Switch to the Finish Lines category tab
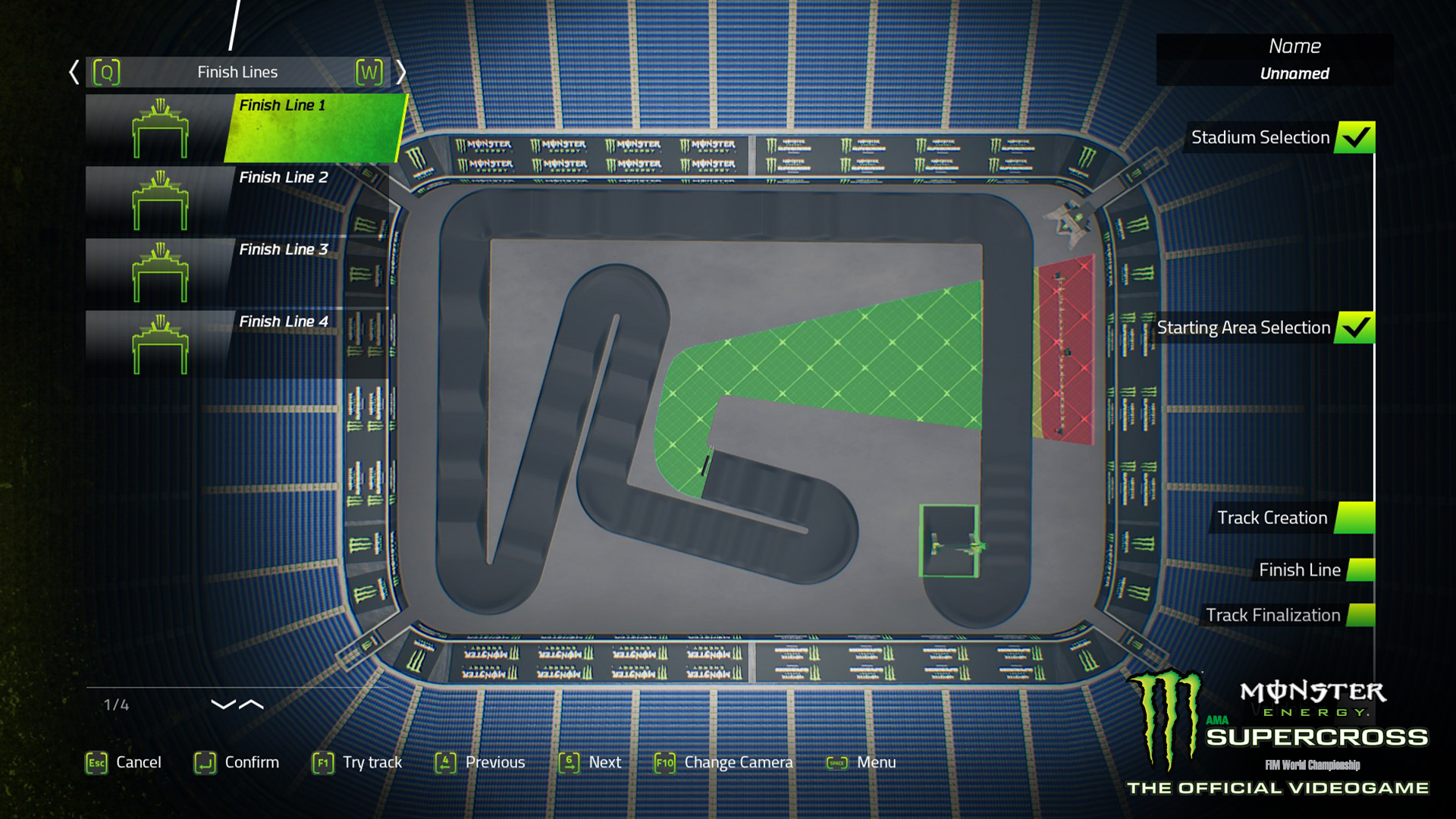Screen dimensions: 1456x819 point(237,71)
